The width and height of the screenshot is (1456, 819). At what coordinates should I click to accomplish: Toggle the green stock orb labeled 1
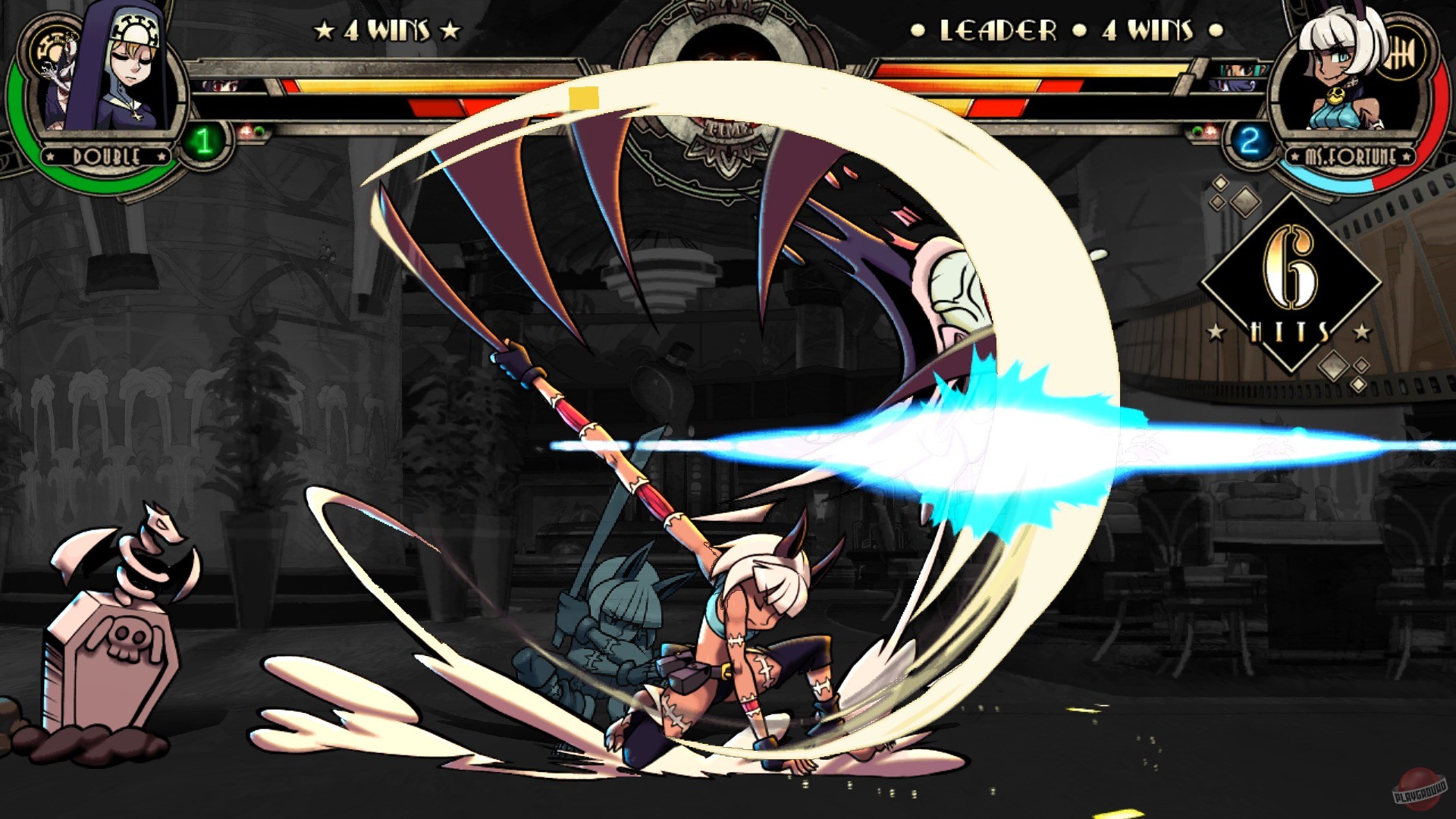[202, 139]
